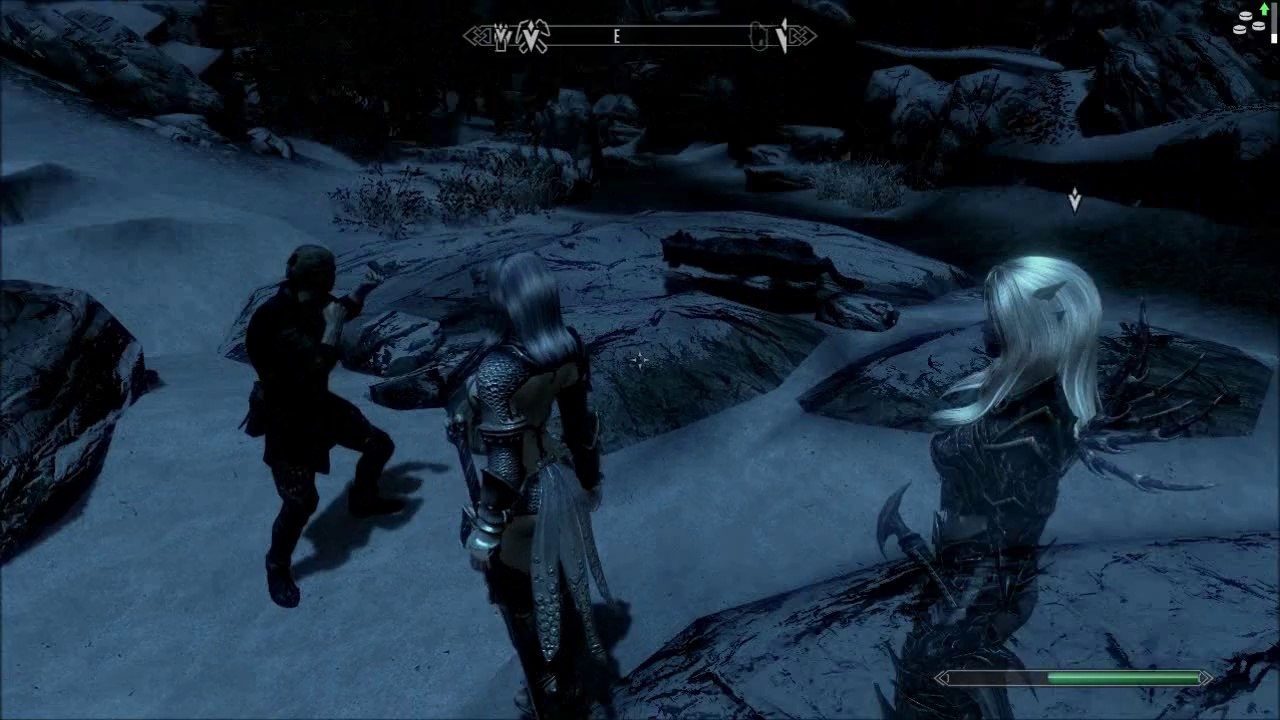Click the floating quest arrow marker
This screenshot has height=720, width=1280.
[x=1075, y=201]
